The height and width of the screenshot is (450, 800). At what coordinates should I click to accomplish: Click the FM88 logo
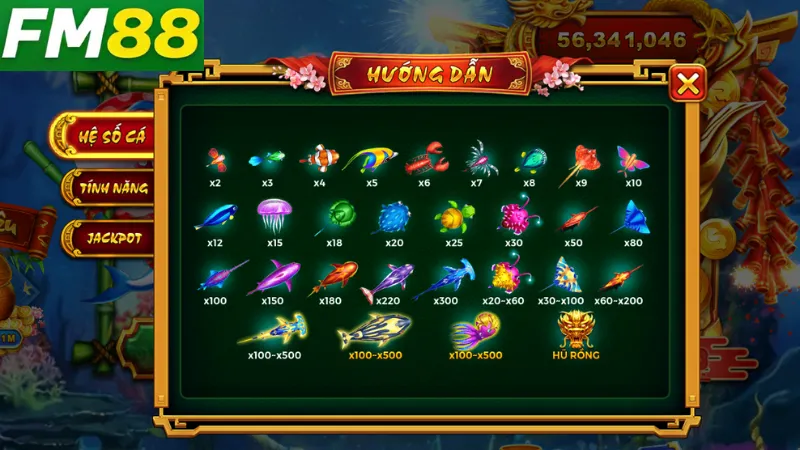[x=100, y=35]
